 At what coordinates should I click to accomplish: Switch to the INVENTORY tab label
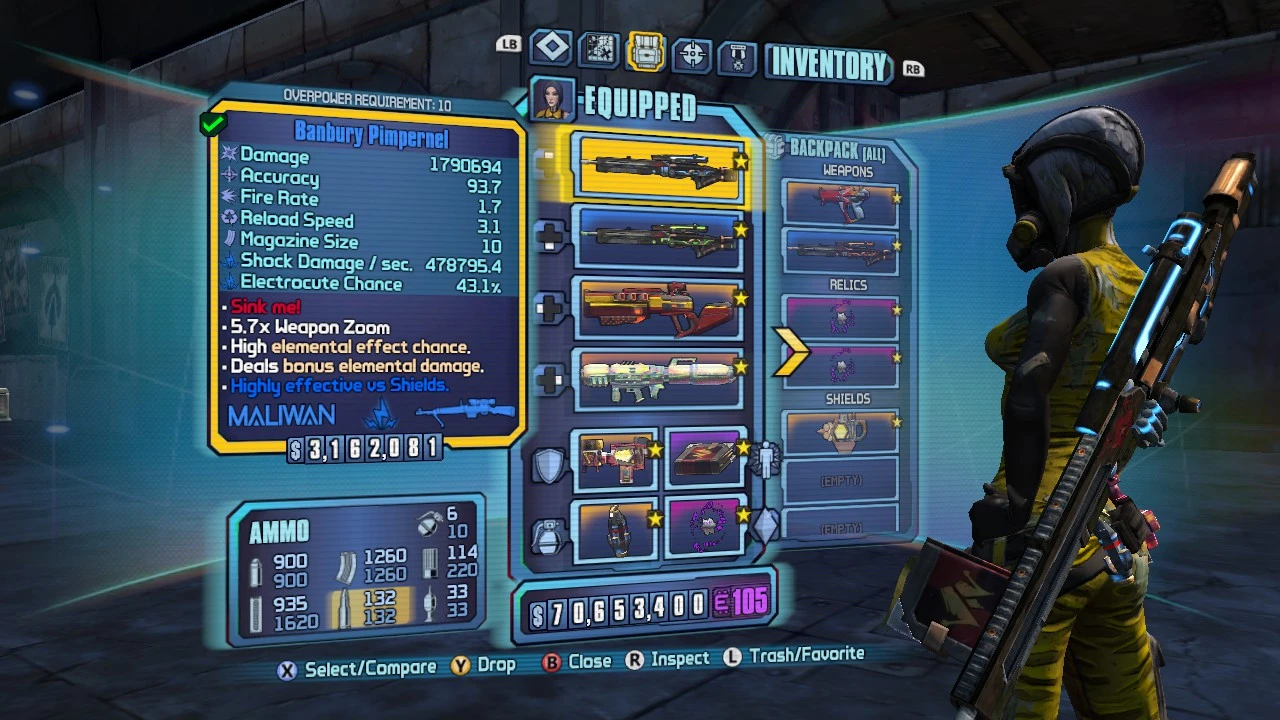tap(827, 63)
